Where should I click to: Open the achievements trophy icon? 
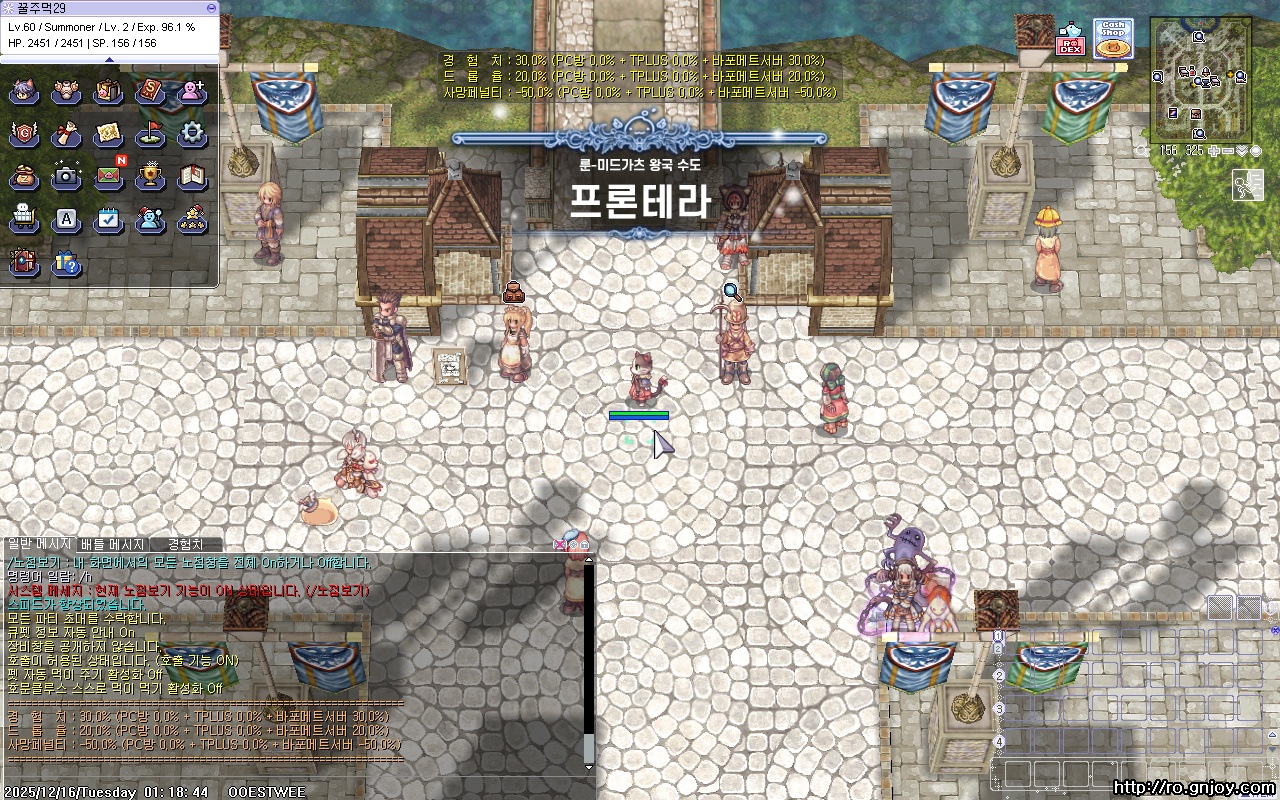click(x=151, y=175)
